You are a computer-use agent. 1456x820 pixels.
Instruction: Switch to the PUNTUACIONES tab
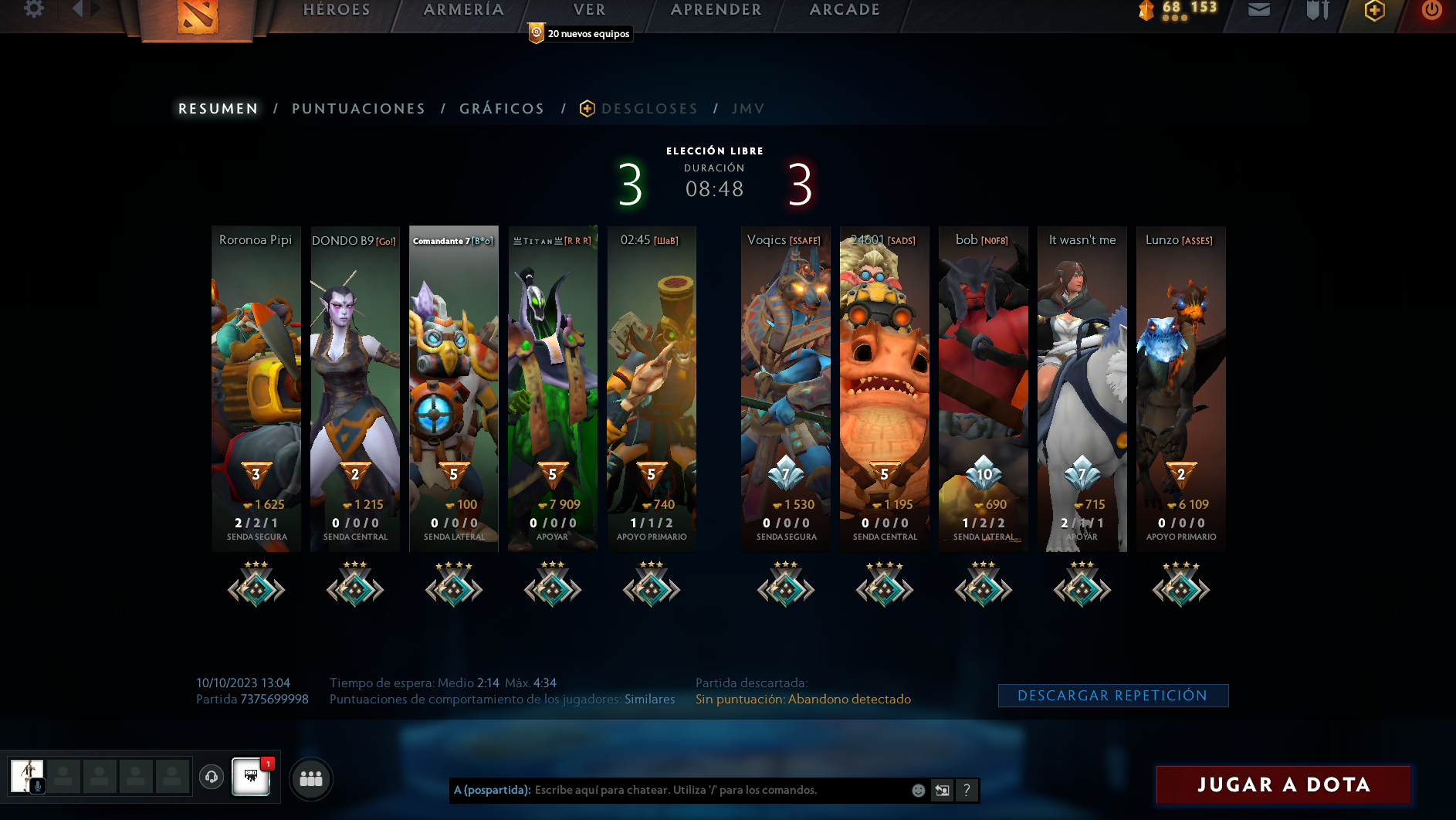[x=358, y=108]
